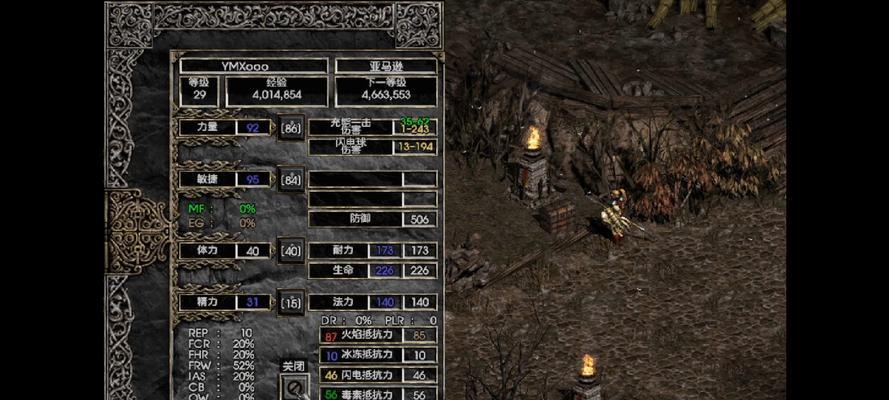
Task: Activate the energy button showing 15
Action: (x=291, y=302)
